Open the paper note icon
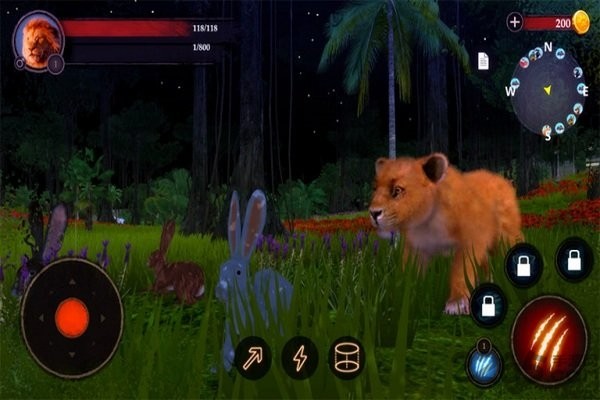The width and height of the screenshot is (600, 400). click(x=483, y=62)
